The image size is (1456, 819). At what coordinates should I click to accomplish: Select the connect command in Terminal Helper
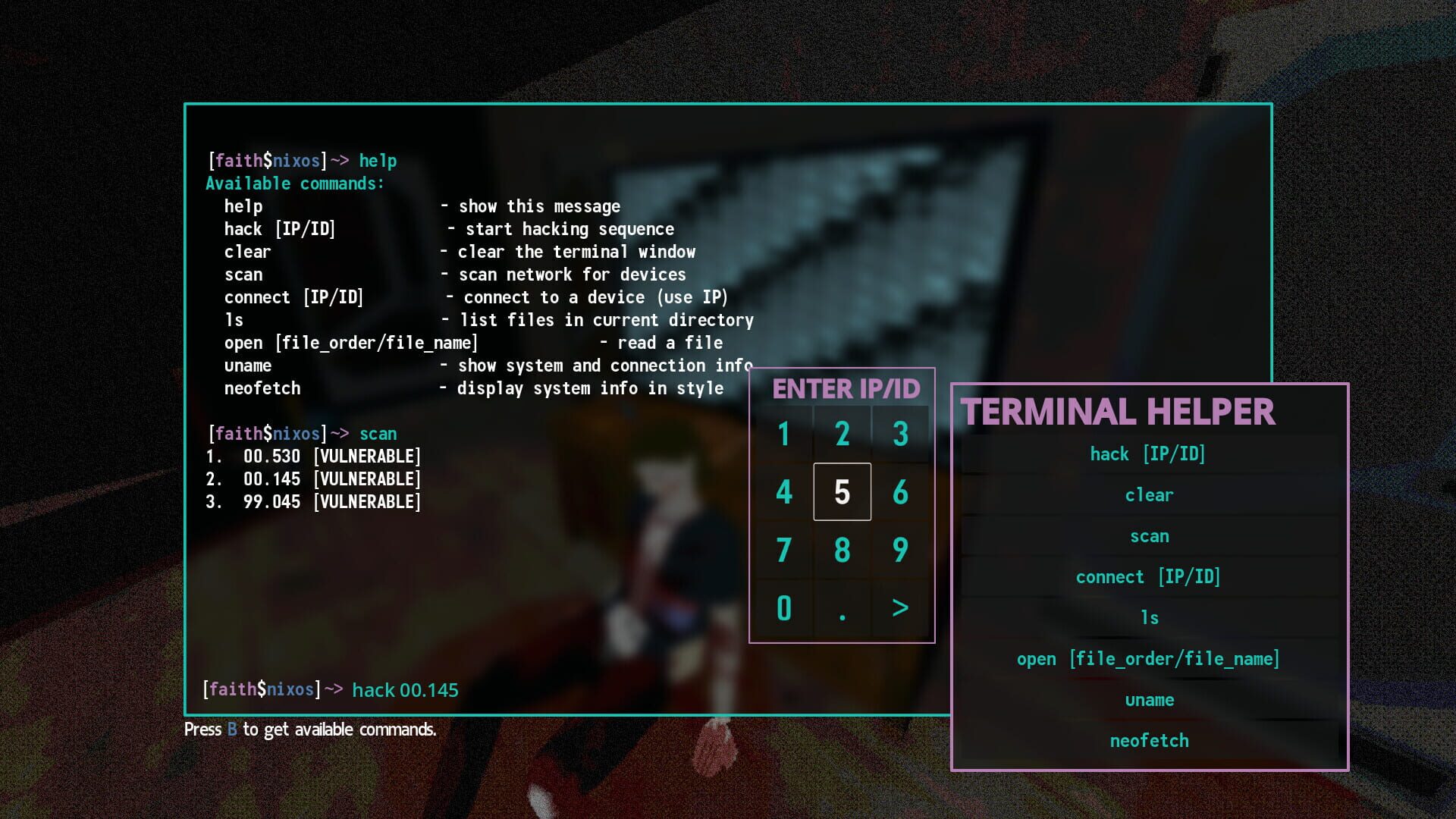pos(1148,576)
